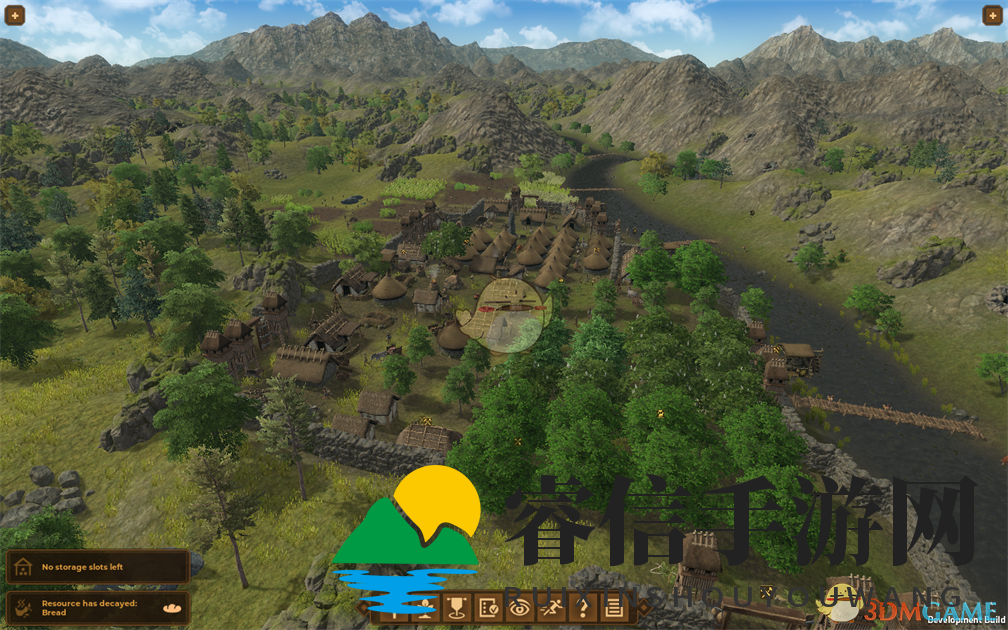This screenshot has width=1008, height=630.
Task: Select the sprout icon in the toolbar
Action: coord(426,606)
